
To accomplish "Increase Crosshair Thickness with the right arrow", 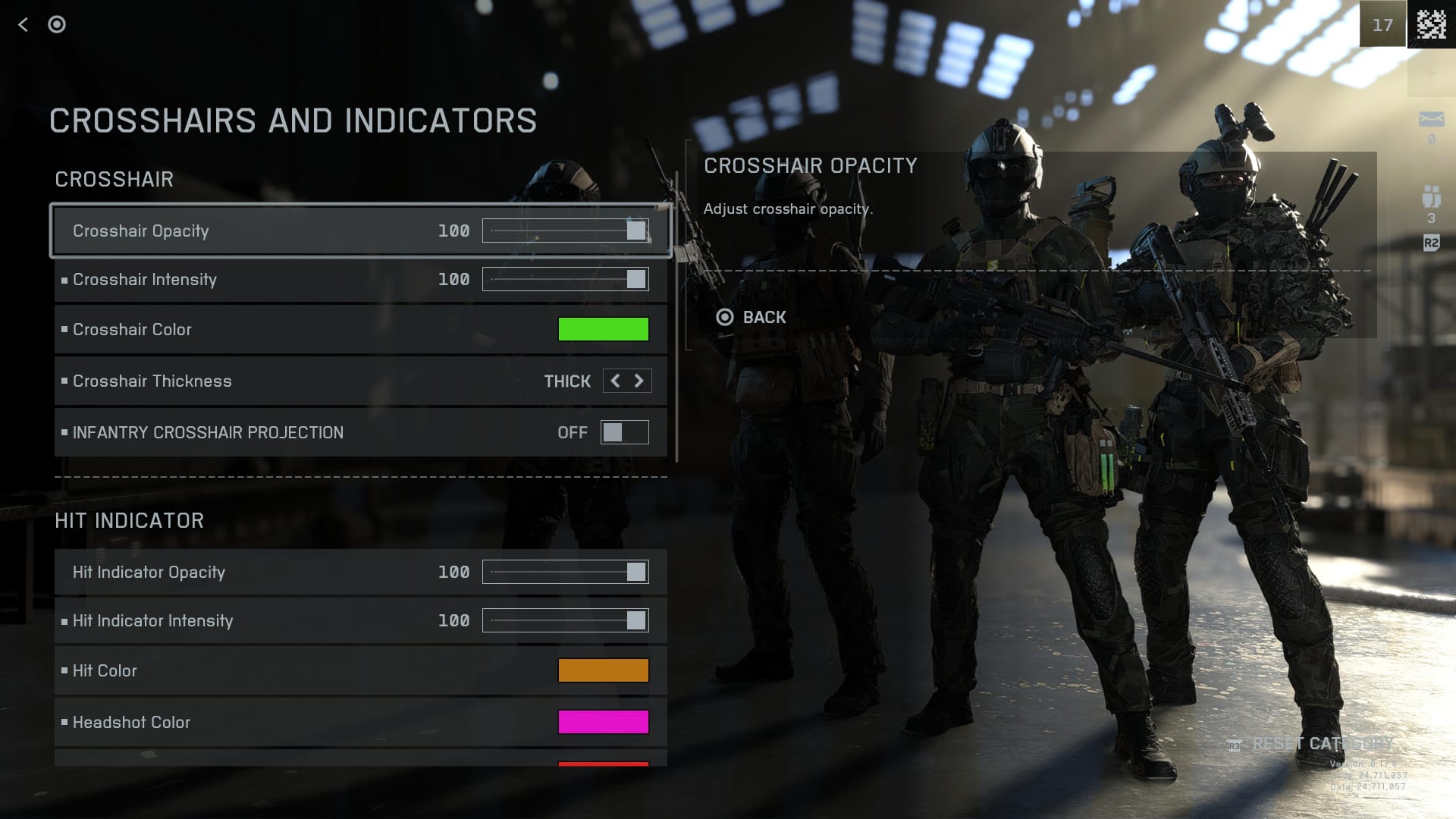I will coord(639,381).
